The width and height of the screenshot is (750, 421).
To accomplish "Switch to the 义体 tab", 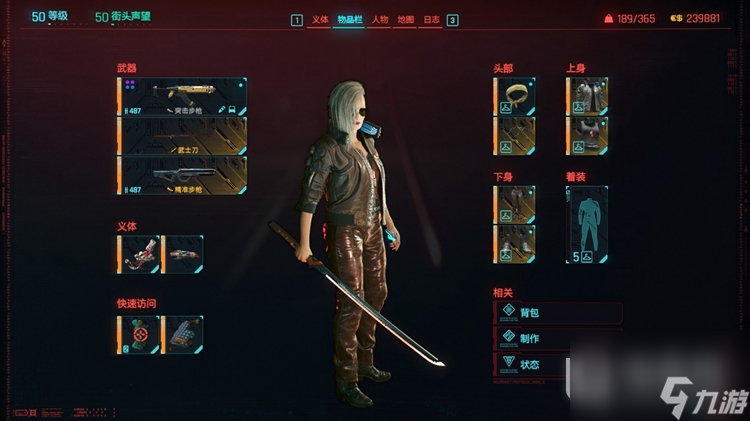I will click(x=320, y=20).
